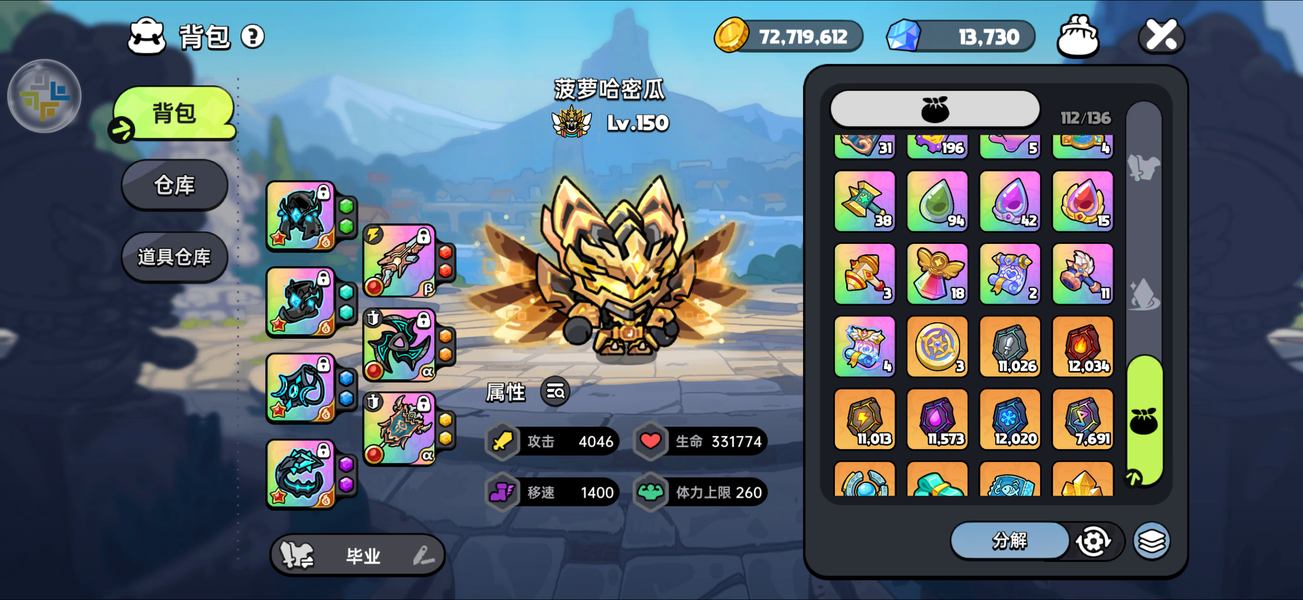The image size is (1303, 600).
Task: Open the coin pouch icon next to gems
Action: pyautogui.click(x=1078, y=37)
